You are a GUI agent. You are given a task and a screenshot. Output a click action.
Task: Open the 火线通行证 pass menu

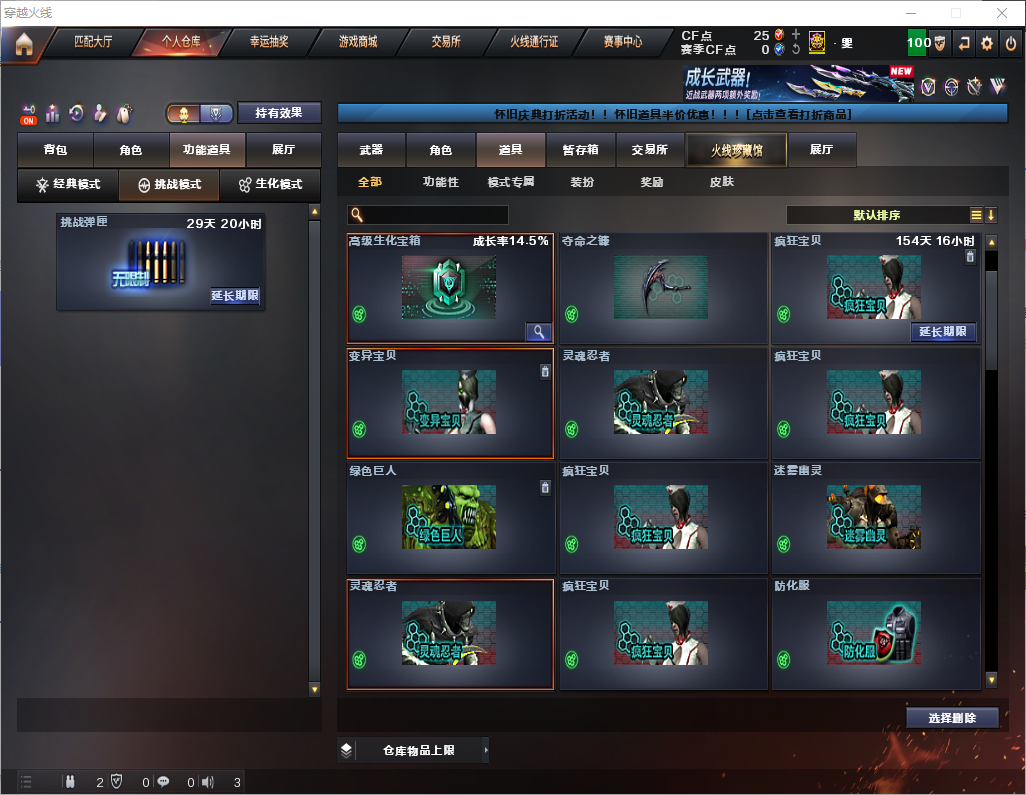[534, 42]
